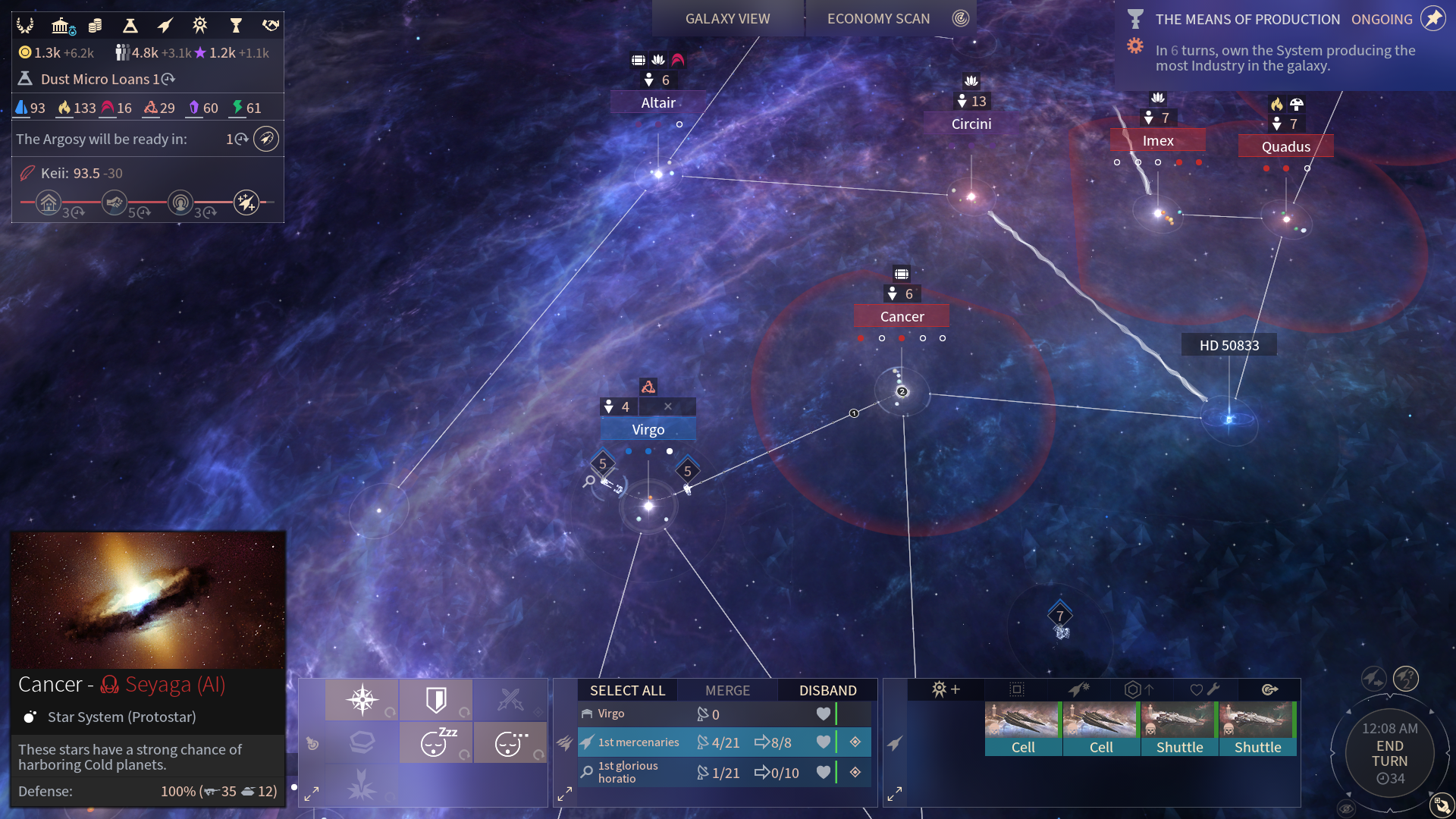Pin The Means of Production quest
1456x819 pixels.
pyautogui.click(x=1432, y=19)
